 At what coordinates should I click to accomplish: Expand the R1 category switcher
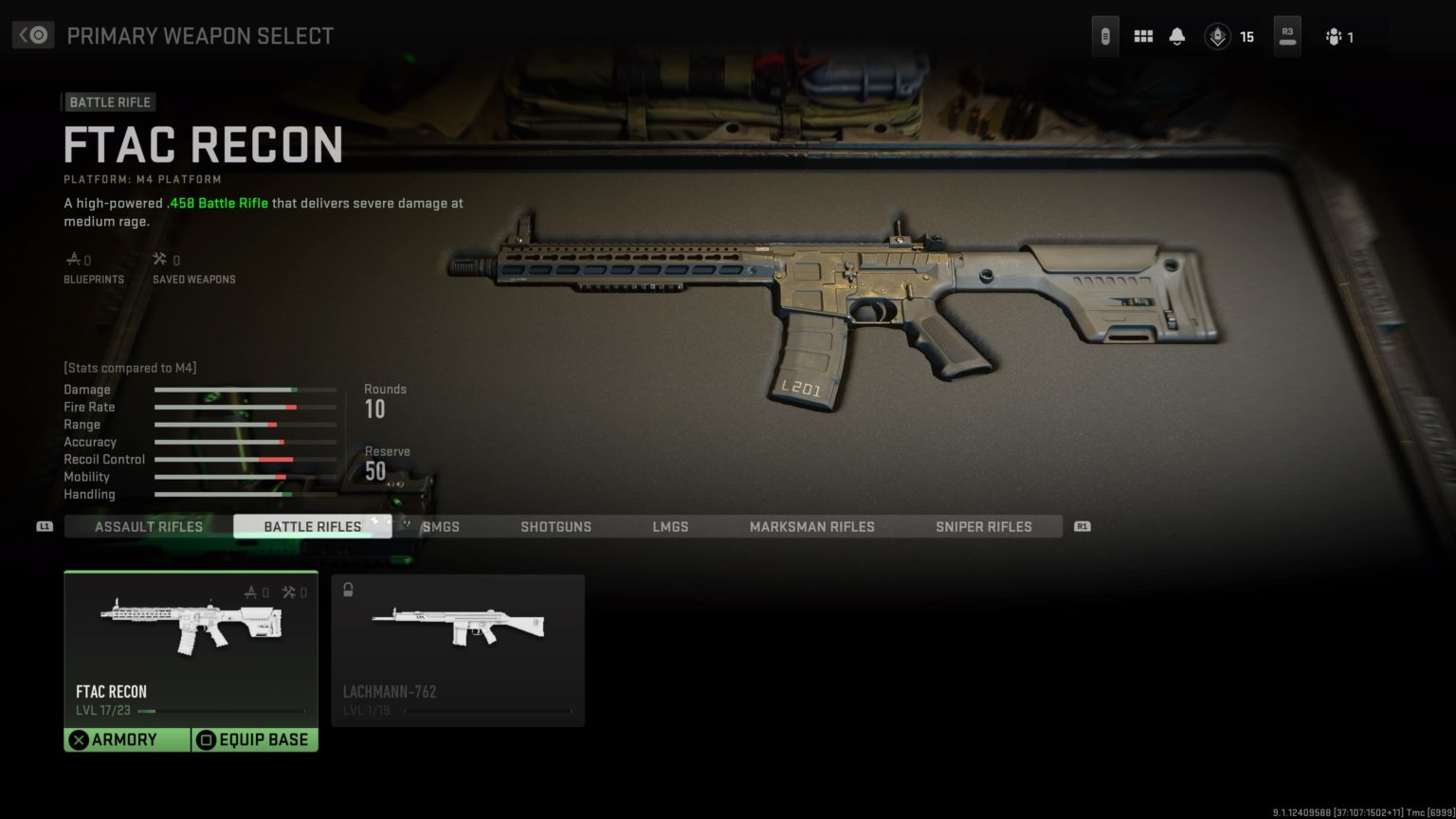click(1081, 526)
